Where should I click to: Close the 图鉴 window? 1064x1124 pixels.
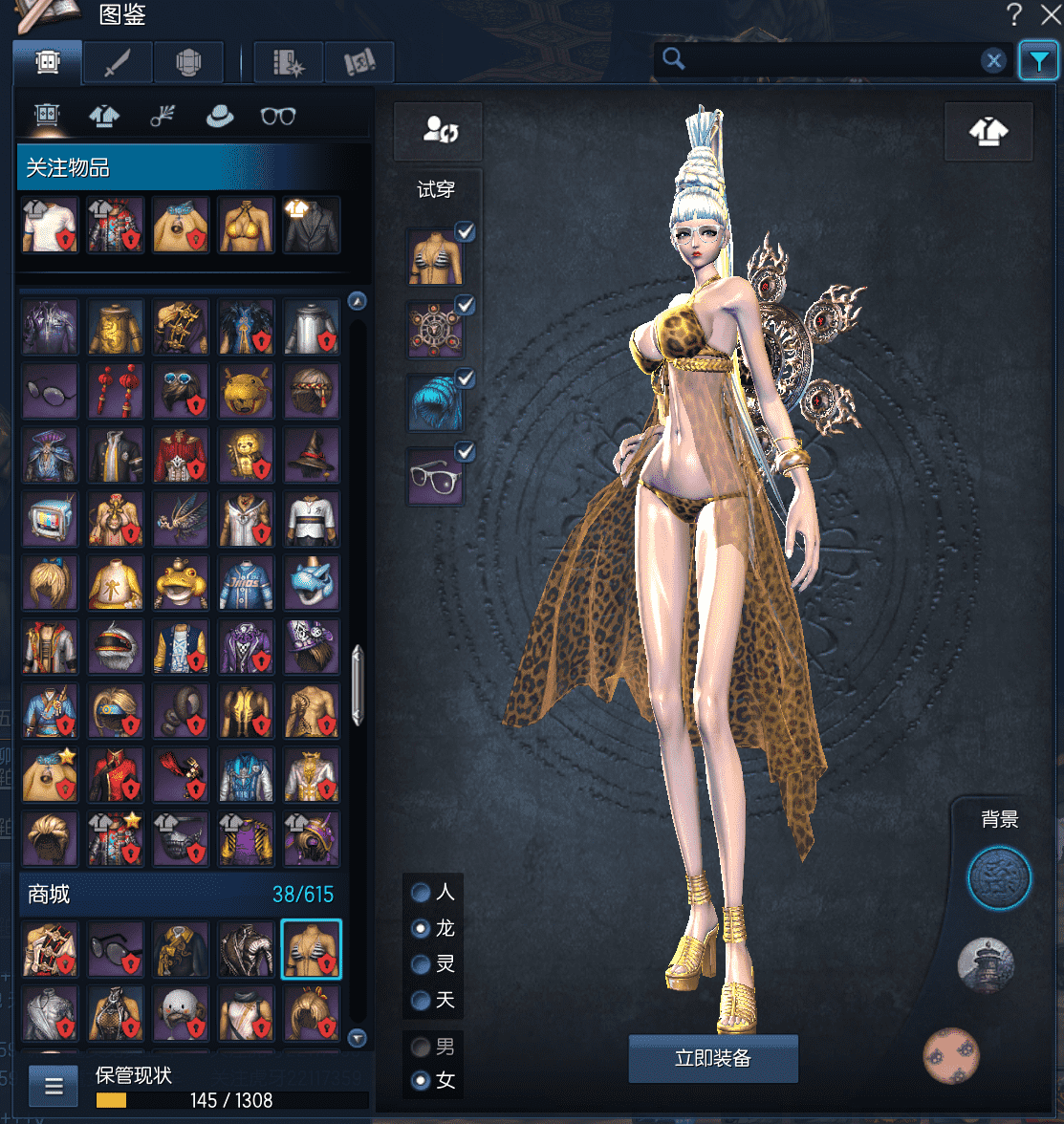tap(1048, 13)
